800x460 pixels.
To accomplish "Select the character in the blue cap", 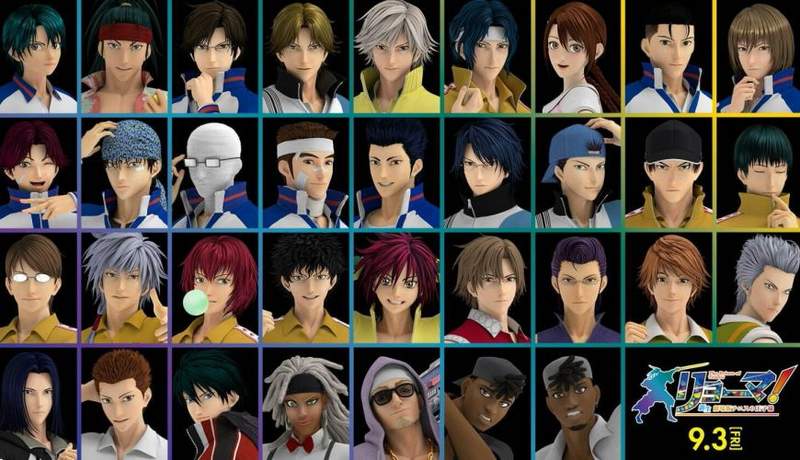I will pos(577,172).
